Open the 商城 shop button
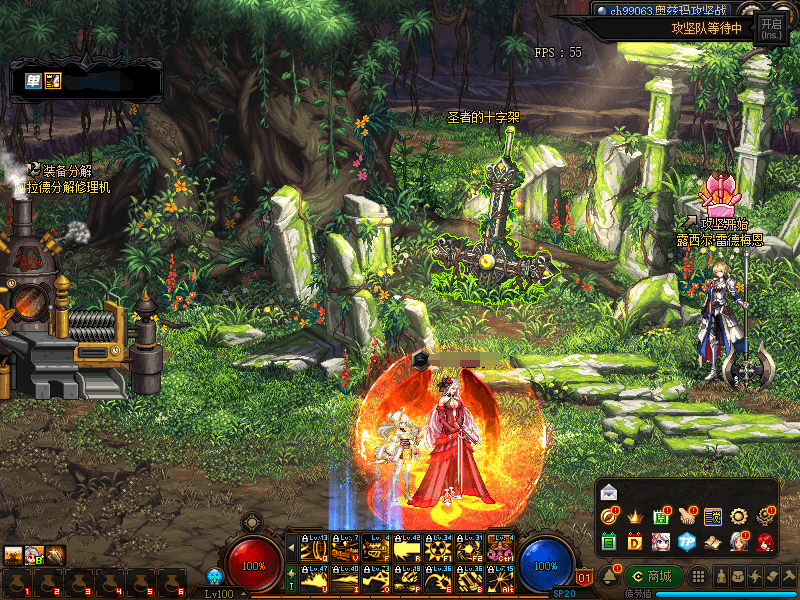 click(653, 577)
